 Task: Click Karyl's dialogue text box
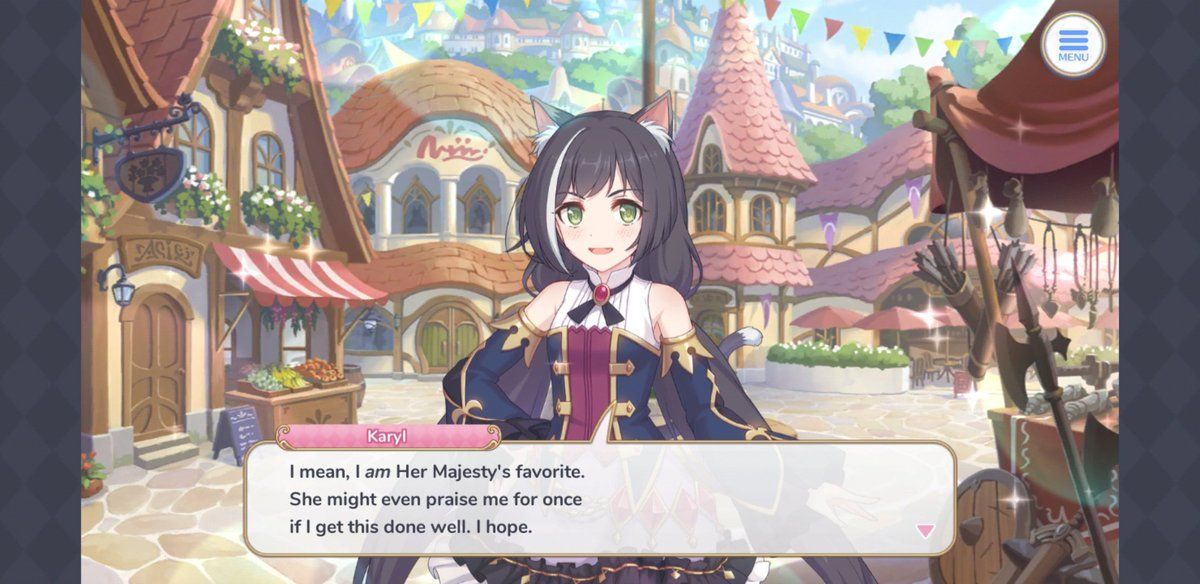click(598, 497)
